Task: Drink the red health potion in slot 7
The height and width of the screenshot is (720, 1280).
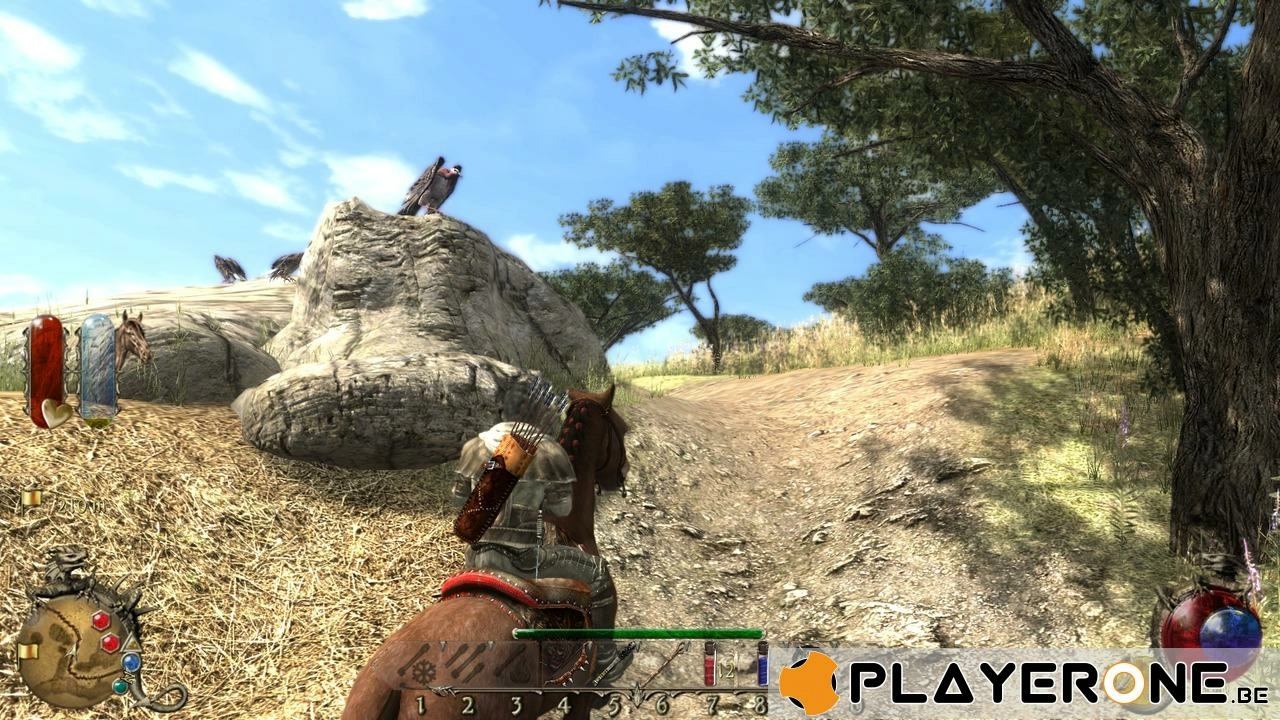Action: coord(709,666)
